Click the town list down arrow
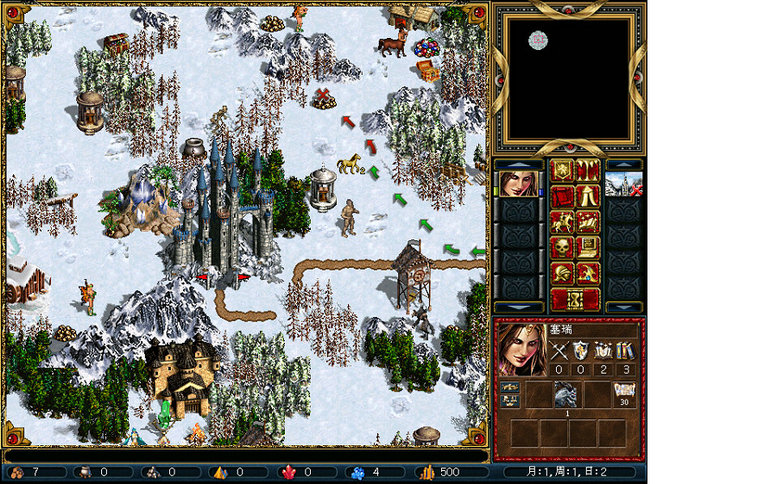777x484 pixels. (x=624, y=306)
